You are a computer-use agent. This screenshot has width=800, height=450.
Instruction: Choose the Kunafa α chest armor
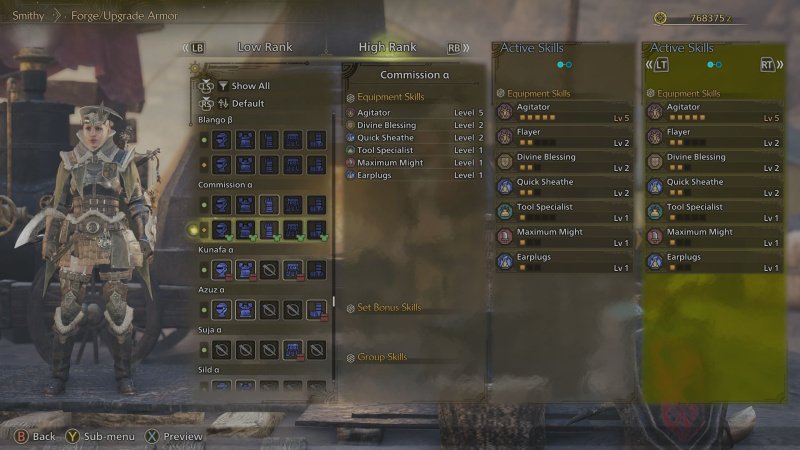pyautogui.click(x=245, y=269)
